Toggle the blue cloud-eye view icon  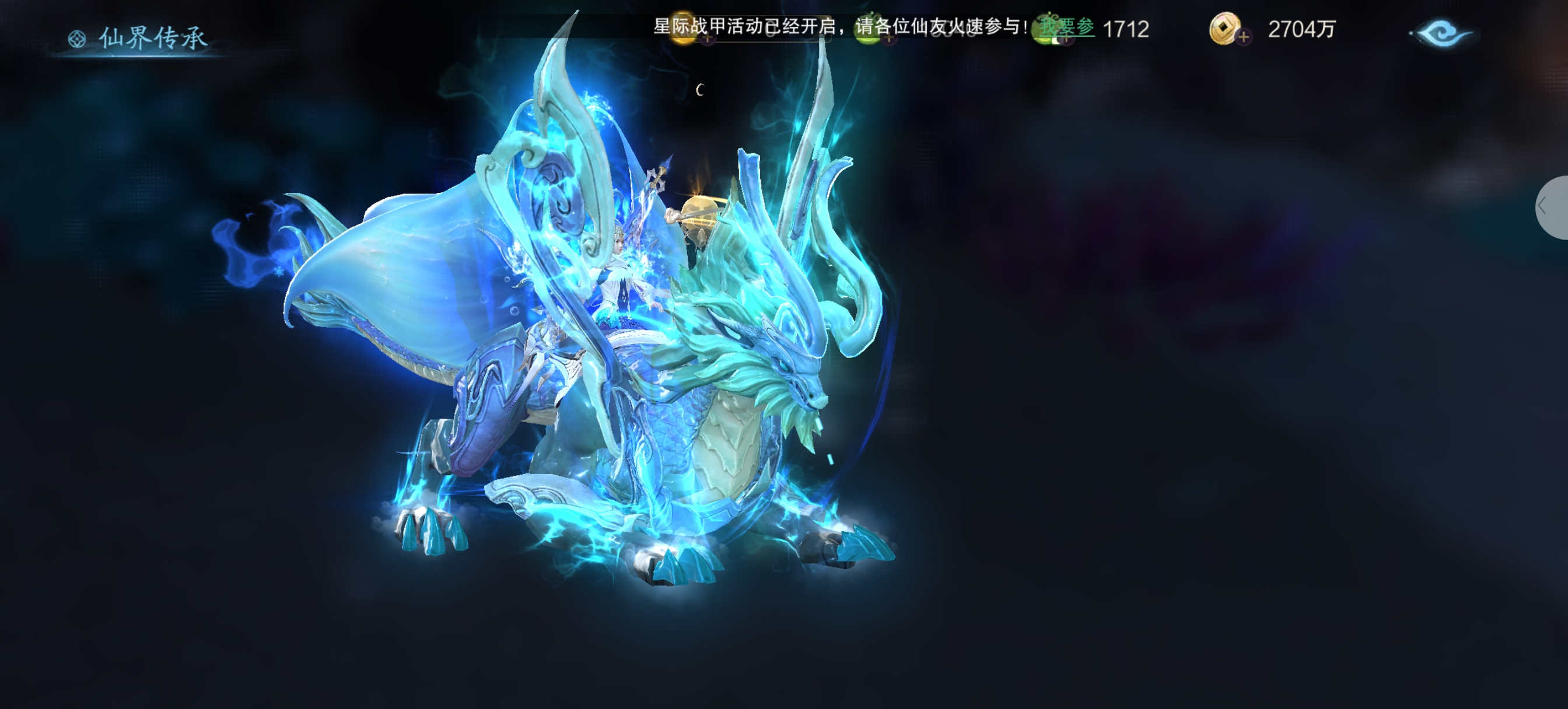[x=1442, y=33]
